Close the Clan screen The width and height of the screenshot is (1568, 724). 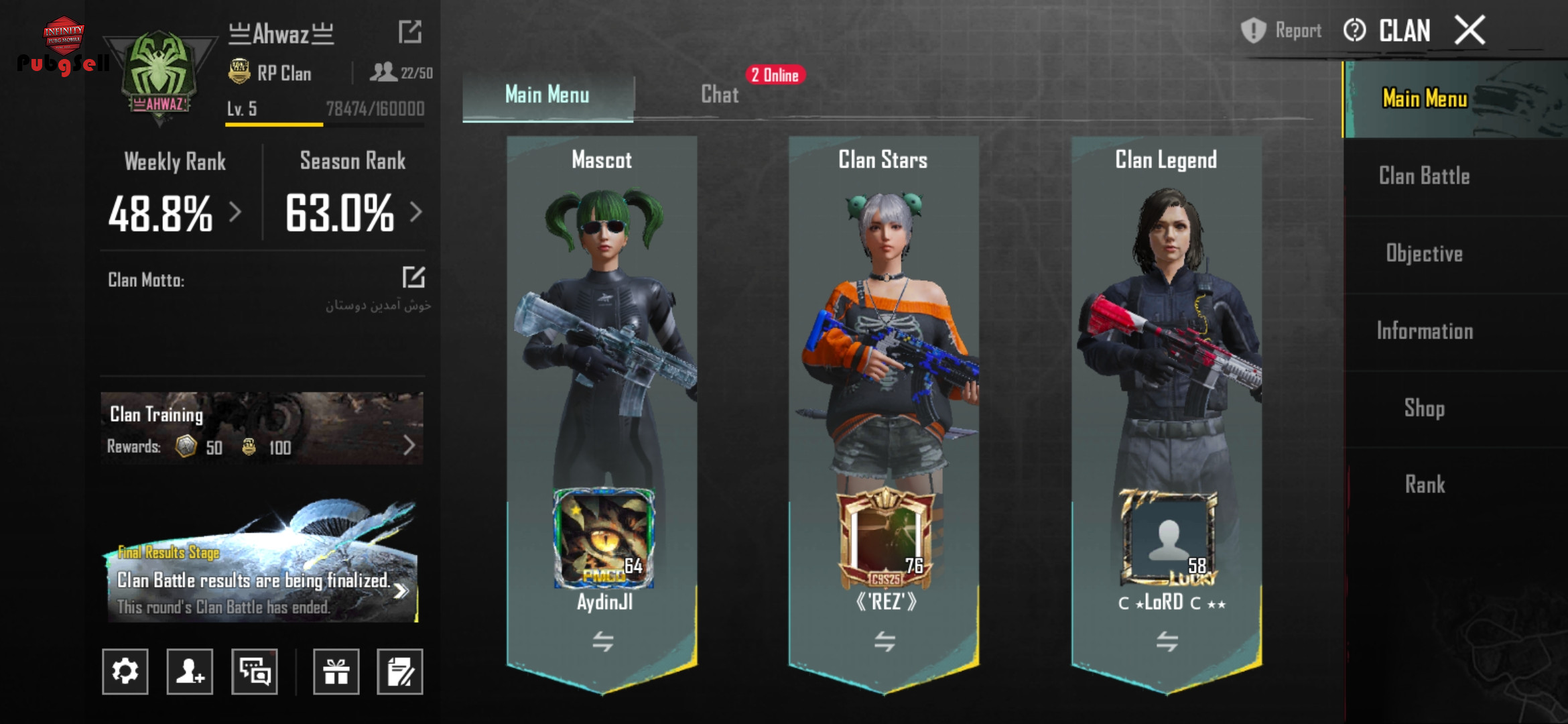pos(1470,31)
